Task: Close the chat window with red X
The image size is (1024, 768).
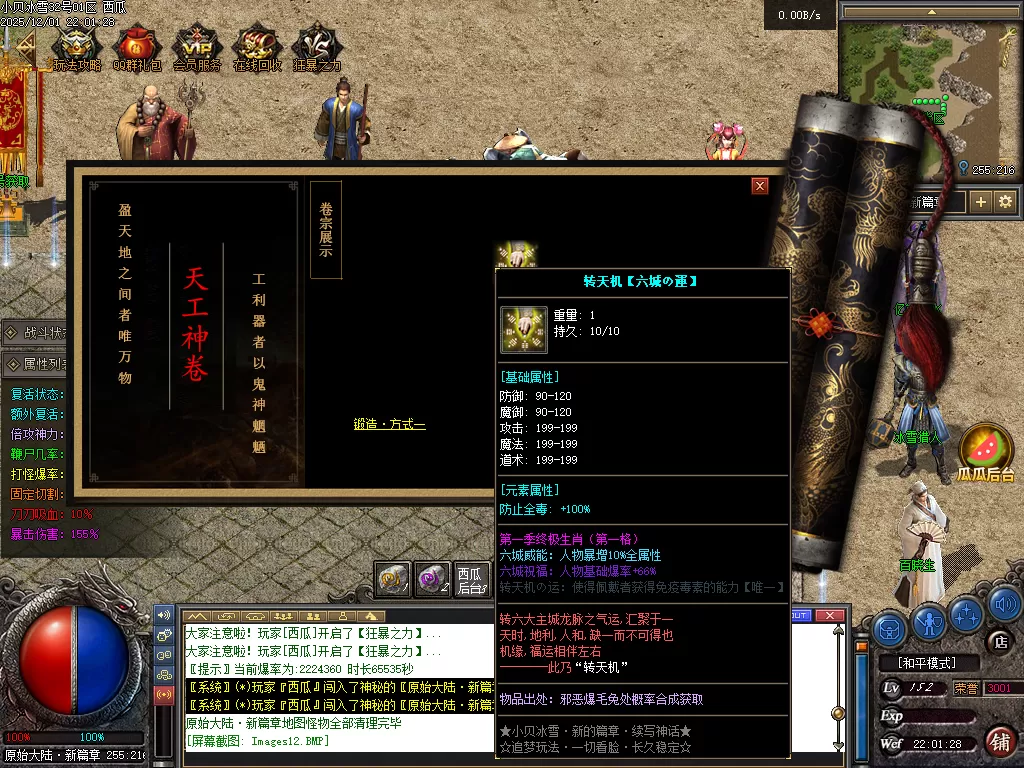Action: pyautogui.click(x=829, y=616)
